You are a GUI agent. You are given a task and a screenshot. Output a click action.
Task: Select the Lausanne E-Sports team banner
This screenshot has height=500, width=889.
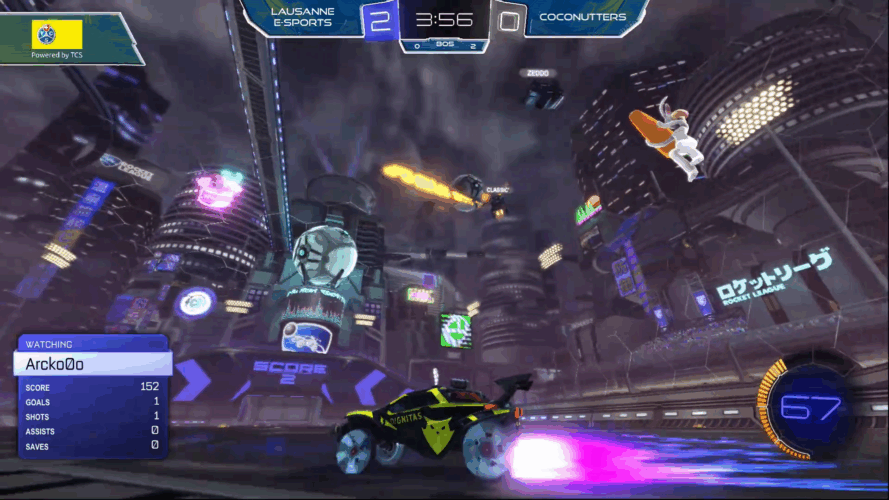pyautogui.click(x=302, y=20)
